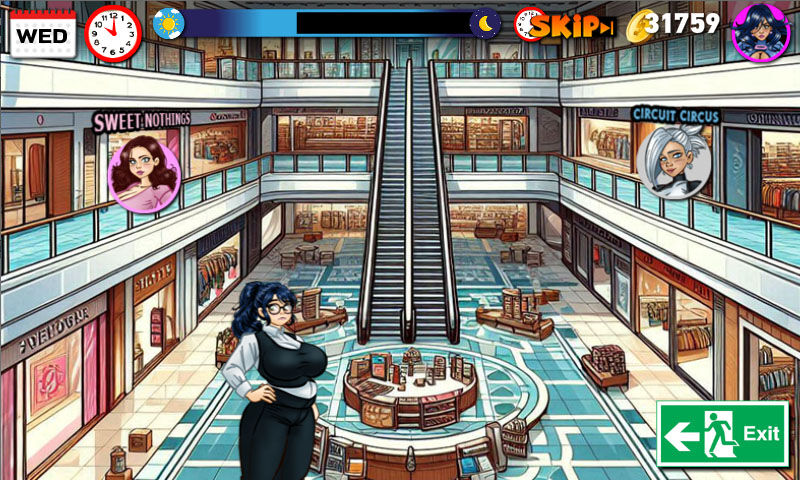Image resolution: width=800 pixels, height=480 pixels.
Task: Select the Circuit Circus character portrait
Action: pos(674,160)
